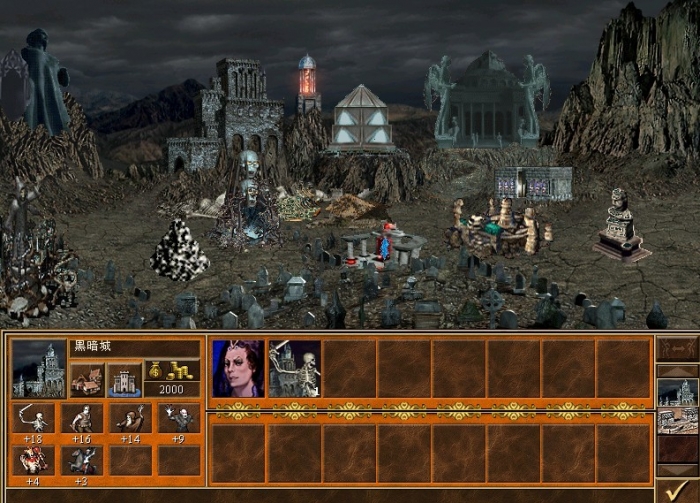
Task: Select the vampire creature growth icon (+9)
Action: pos(178,418)
